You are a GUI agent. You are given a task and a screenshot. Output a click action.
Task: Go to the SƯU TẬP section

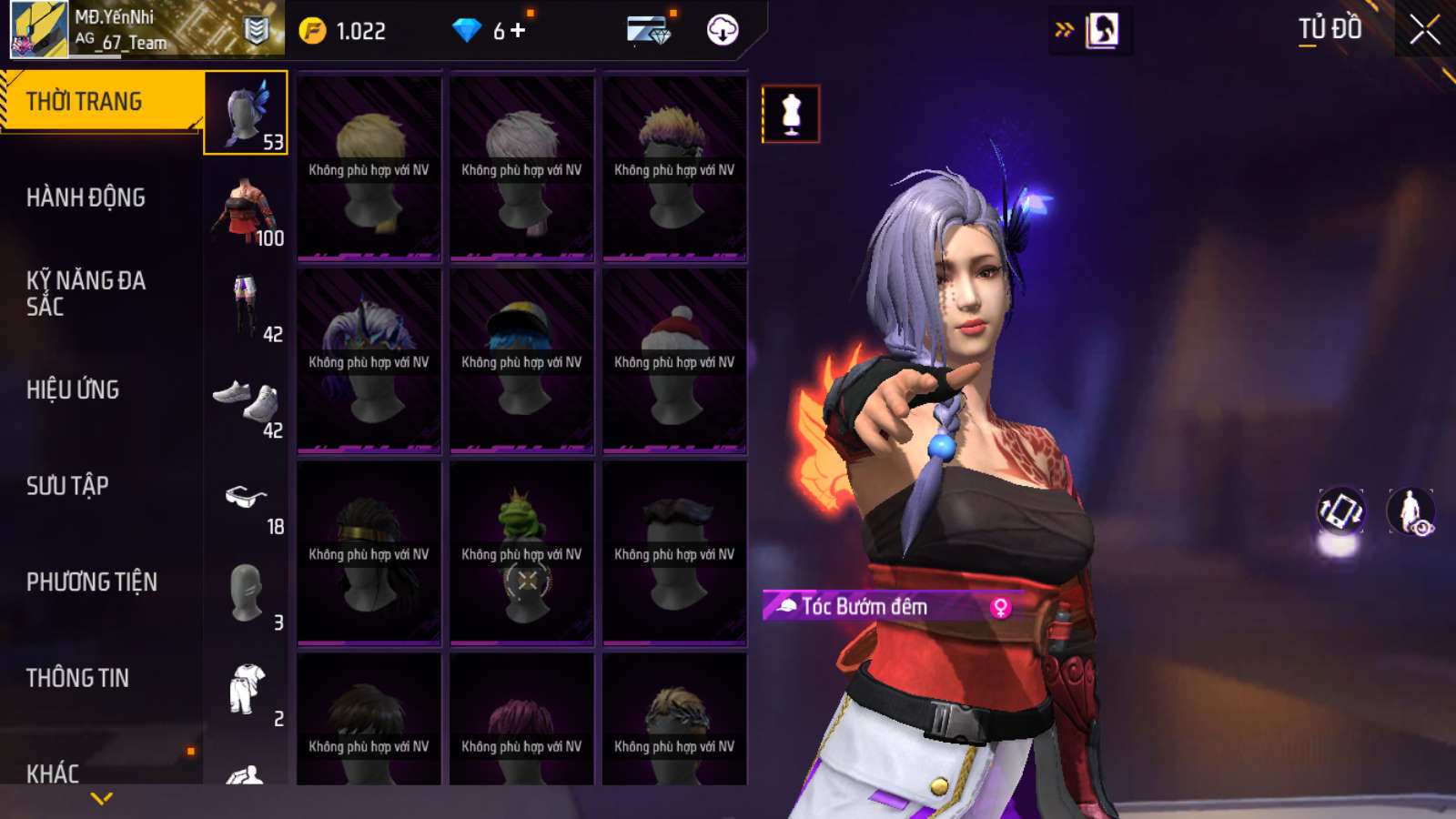pos(67,486)
